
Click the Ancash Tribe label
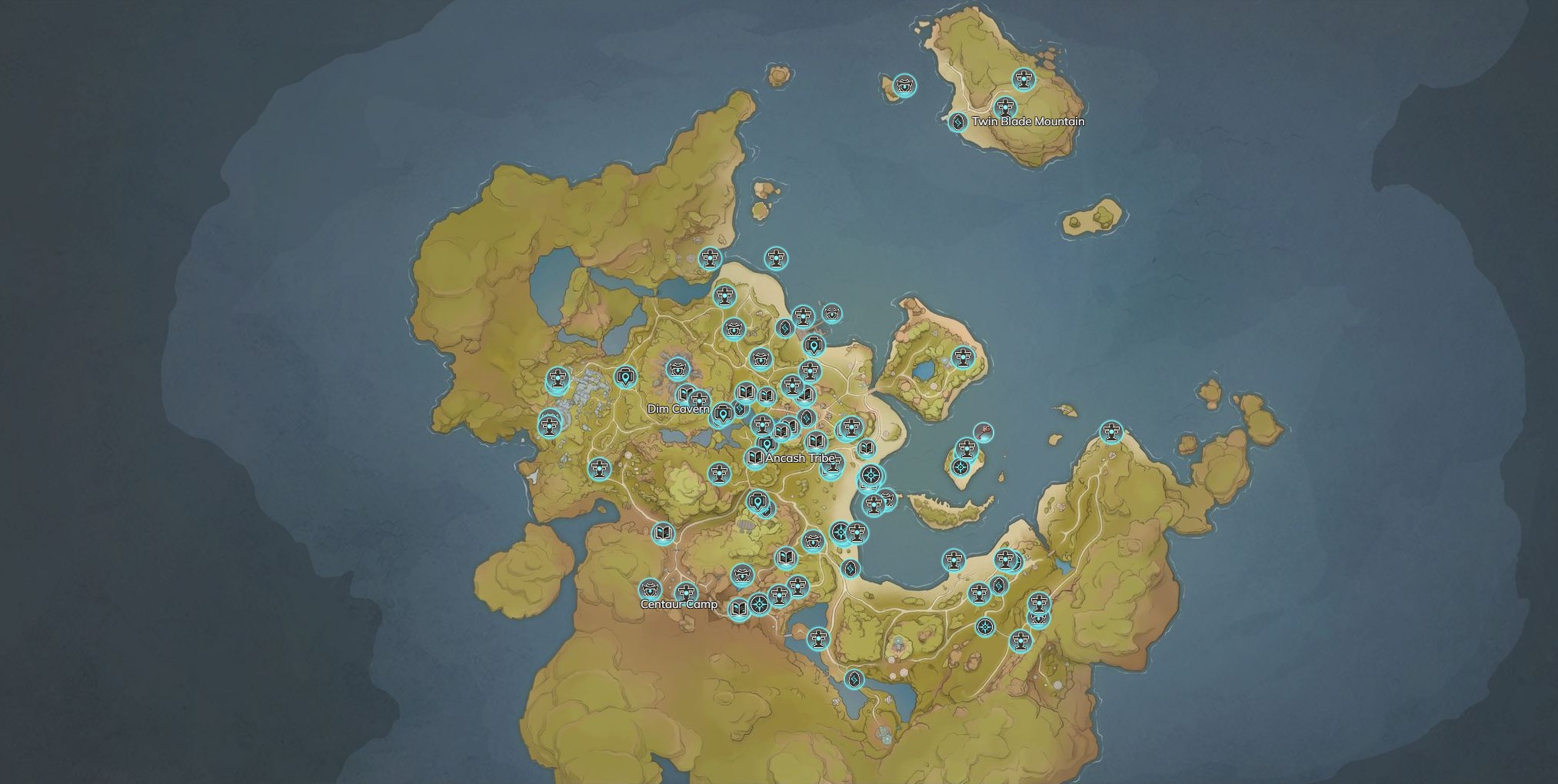pos(800,458)
